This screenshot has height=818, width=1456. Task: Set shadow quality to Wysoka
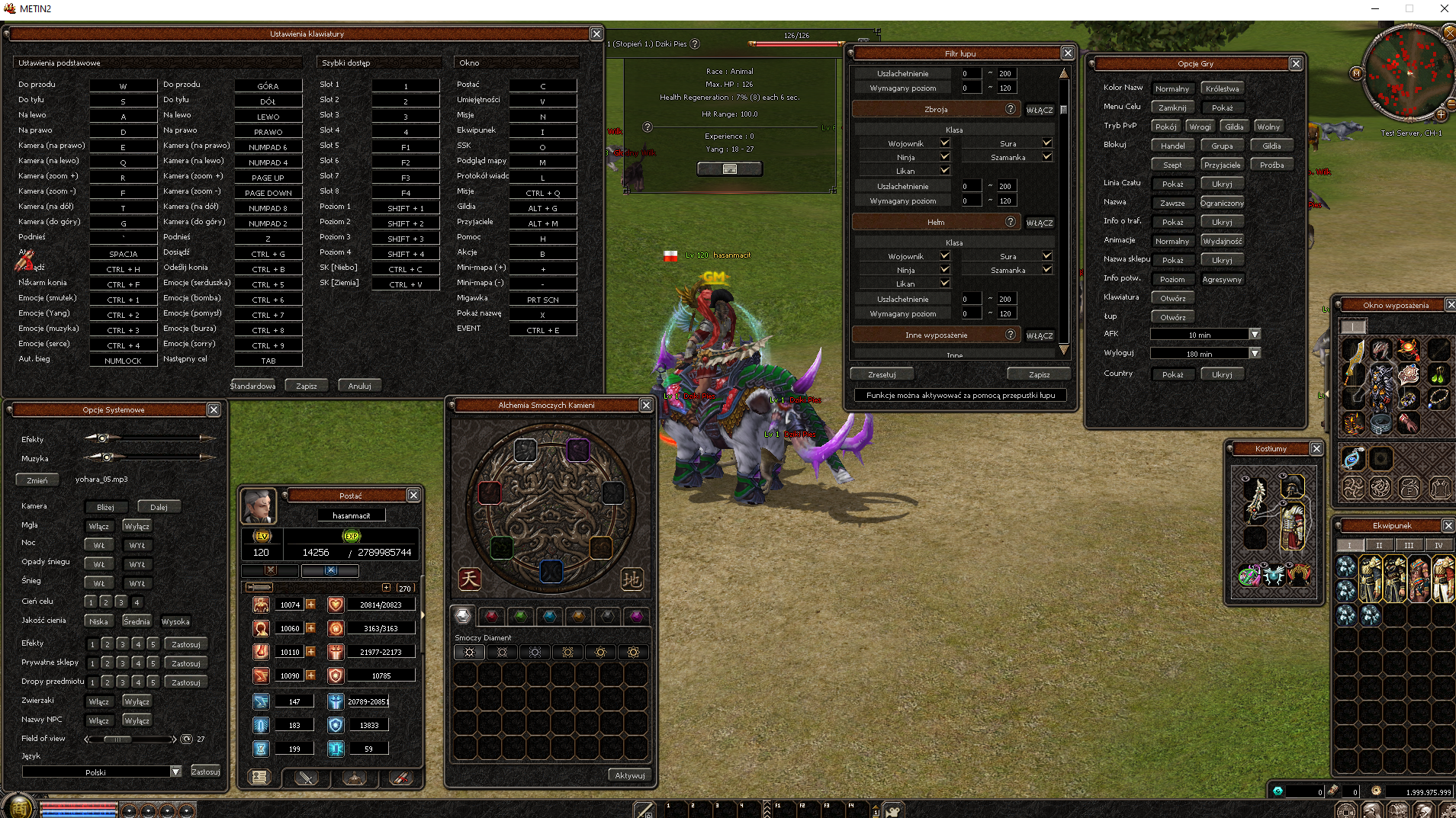pos(175,621)
